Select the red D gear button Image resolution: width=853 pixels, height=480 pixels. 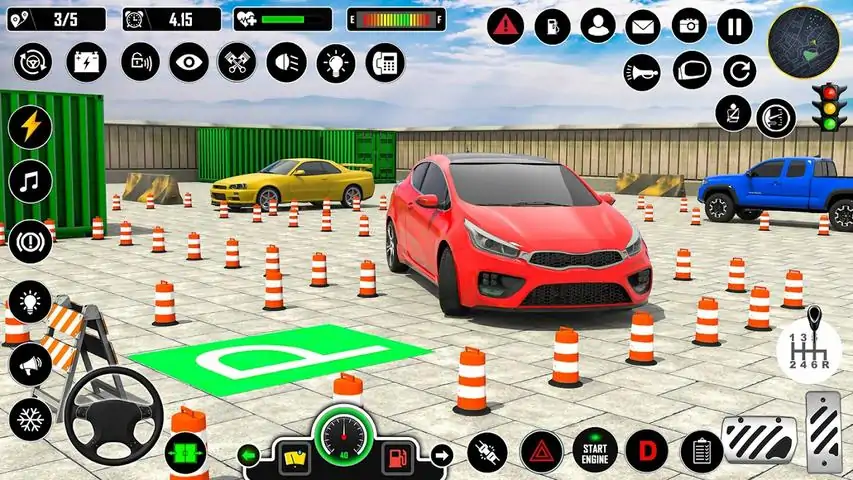pyautogui.click(x=646, y=450)
